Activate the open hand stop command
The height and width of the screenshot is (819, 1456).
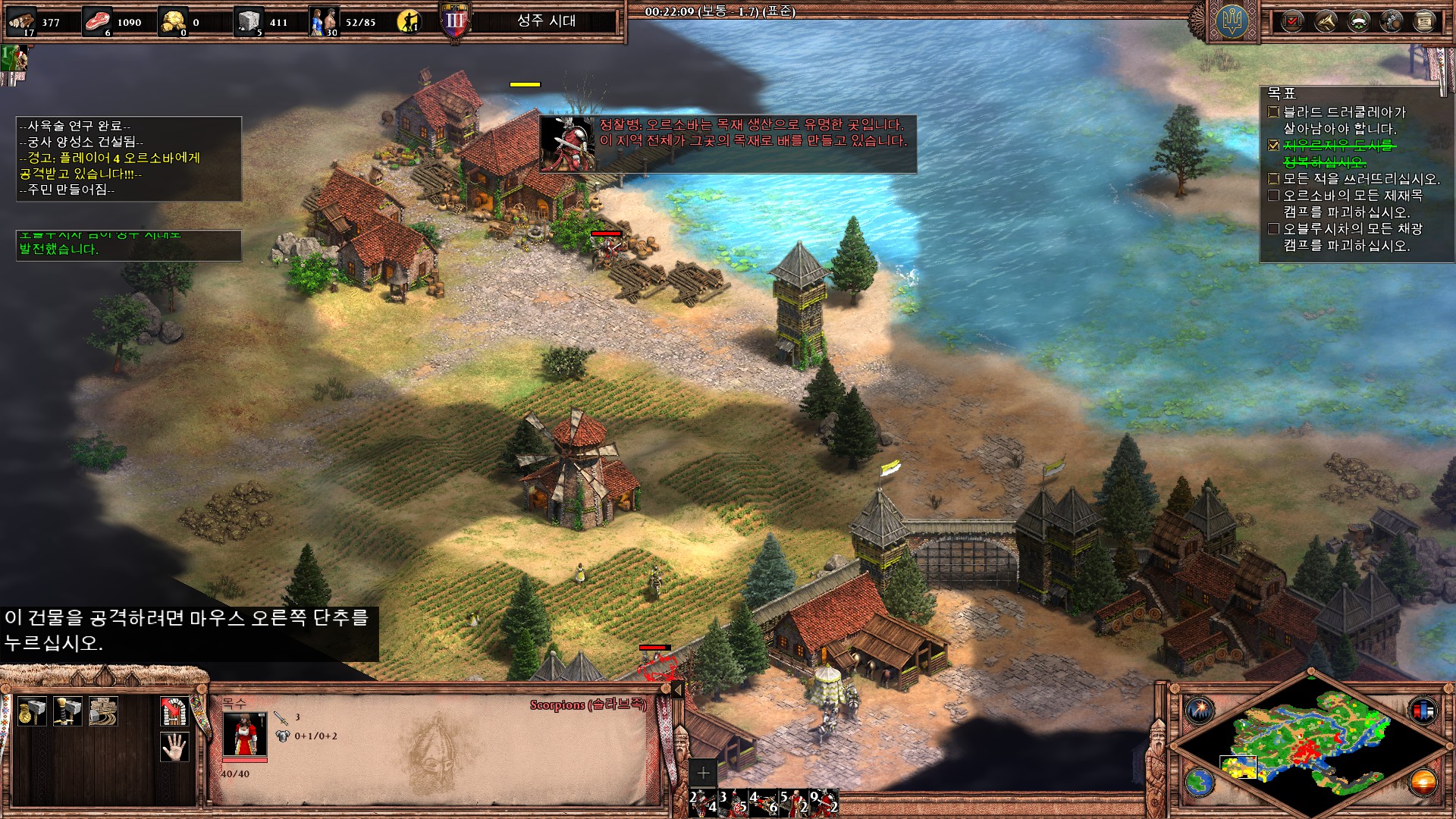coord(174,747)
